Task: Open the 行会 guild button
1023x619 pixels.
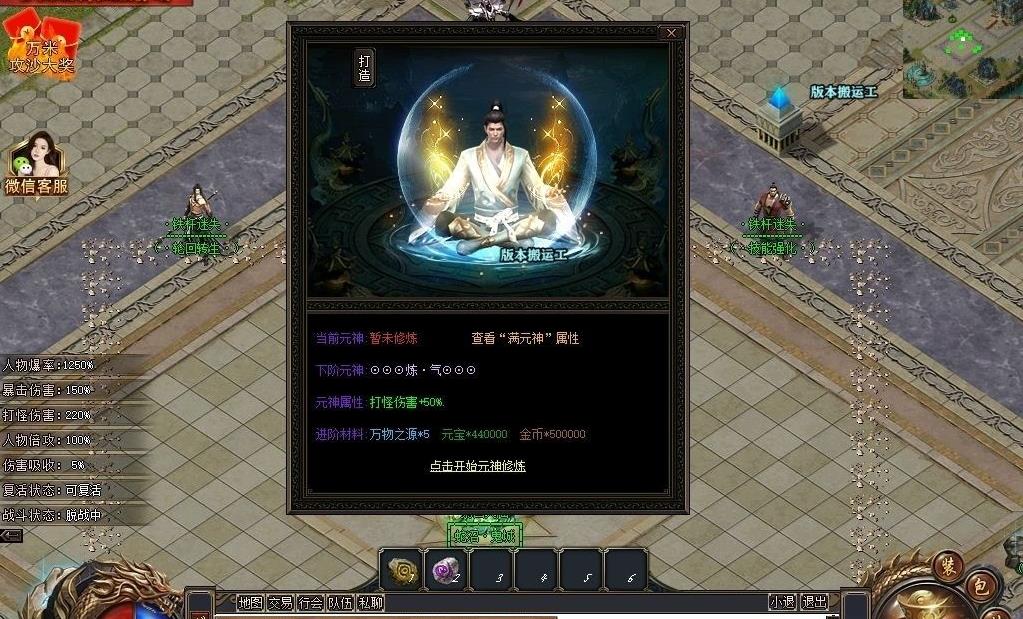Action: click(x=311, y=603)
